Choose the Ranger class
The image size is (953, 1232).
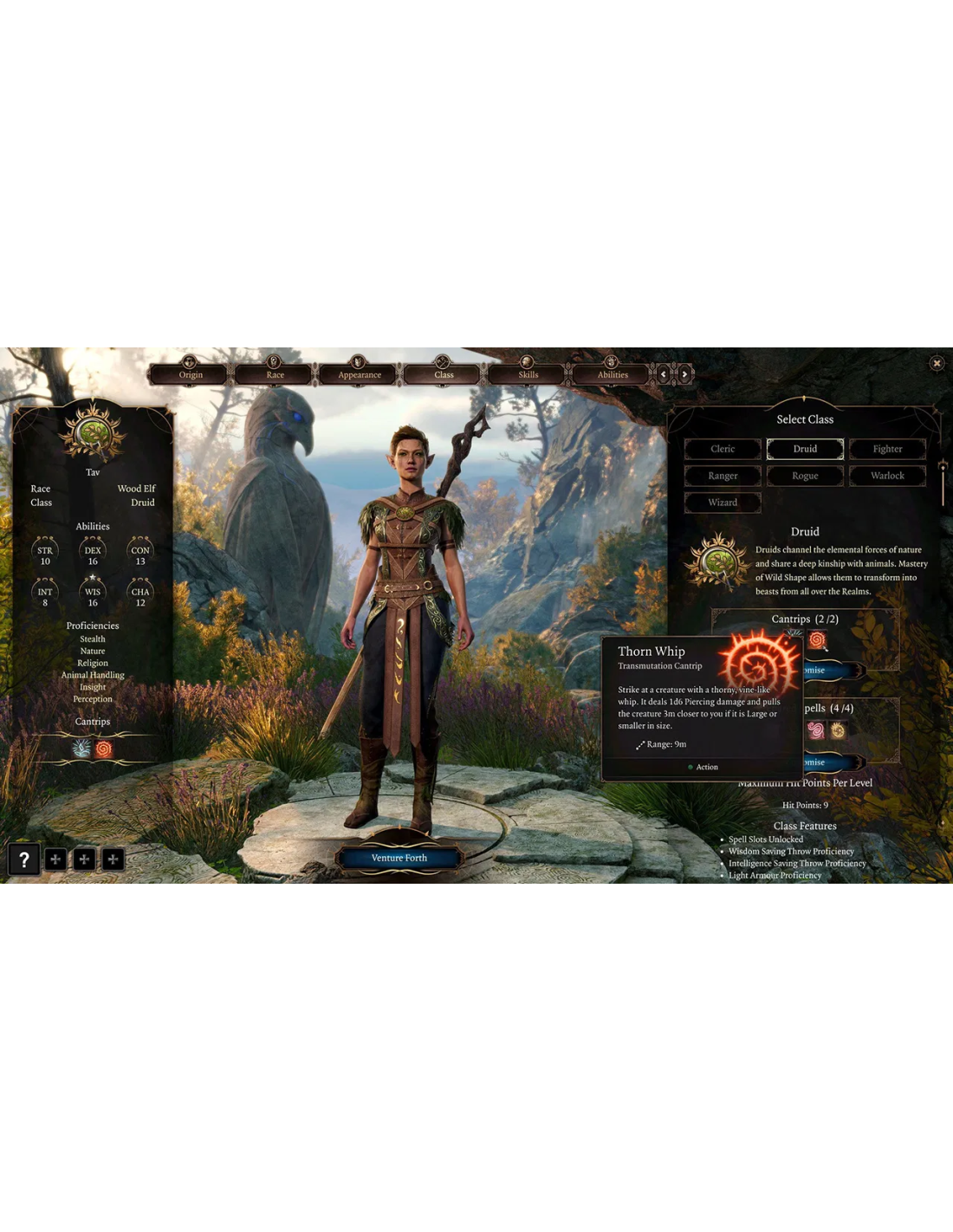coord(723,476)
